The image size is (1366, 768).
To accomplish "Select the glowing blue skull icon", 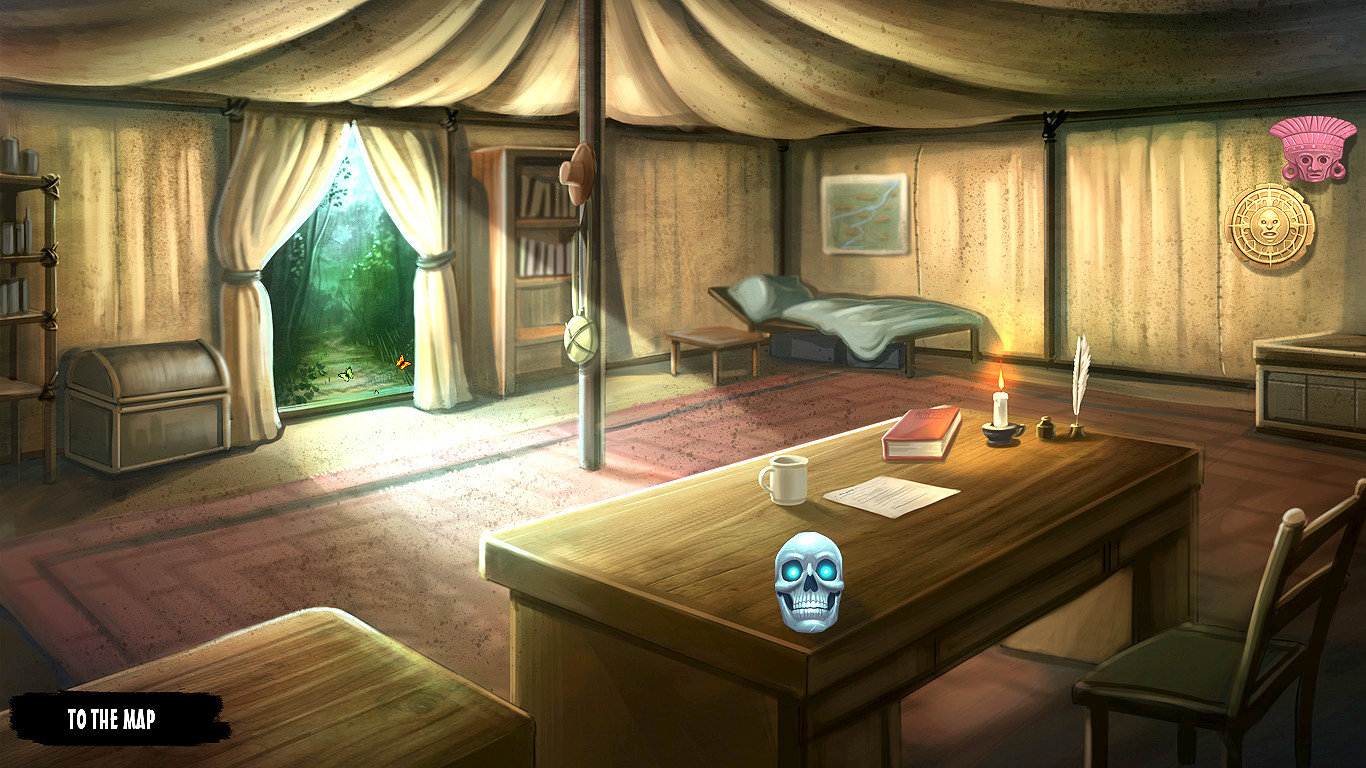I will click(809, 581).
